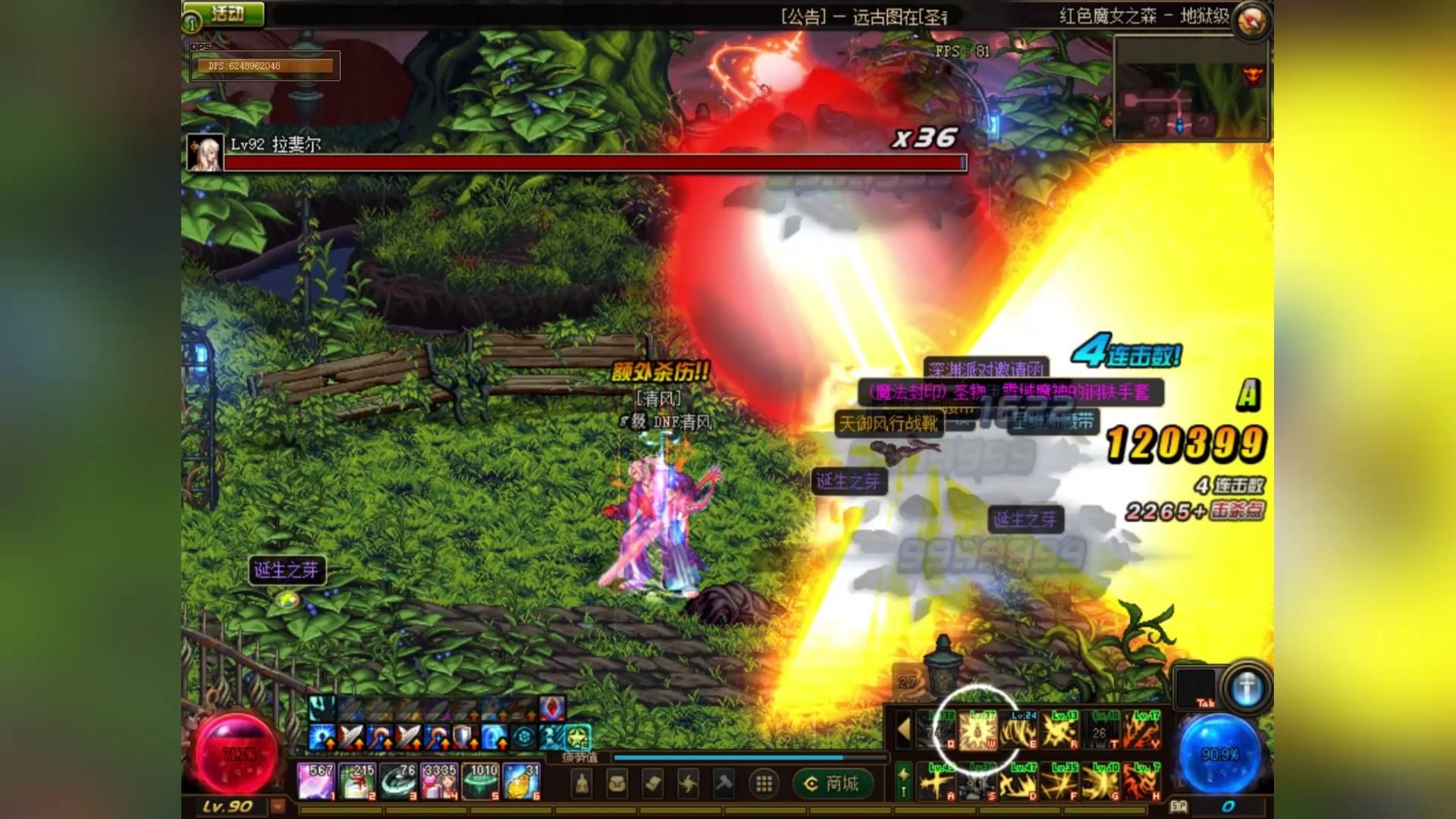This screenshot has width=1456, height=819.
Task: Use the yellow gem item in slot 6
Action: pos(522,781)
